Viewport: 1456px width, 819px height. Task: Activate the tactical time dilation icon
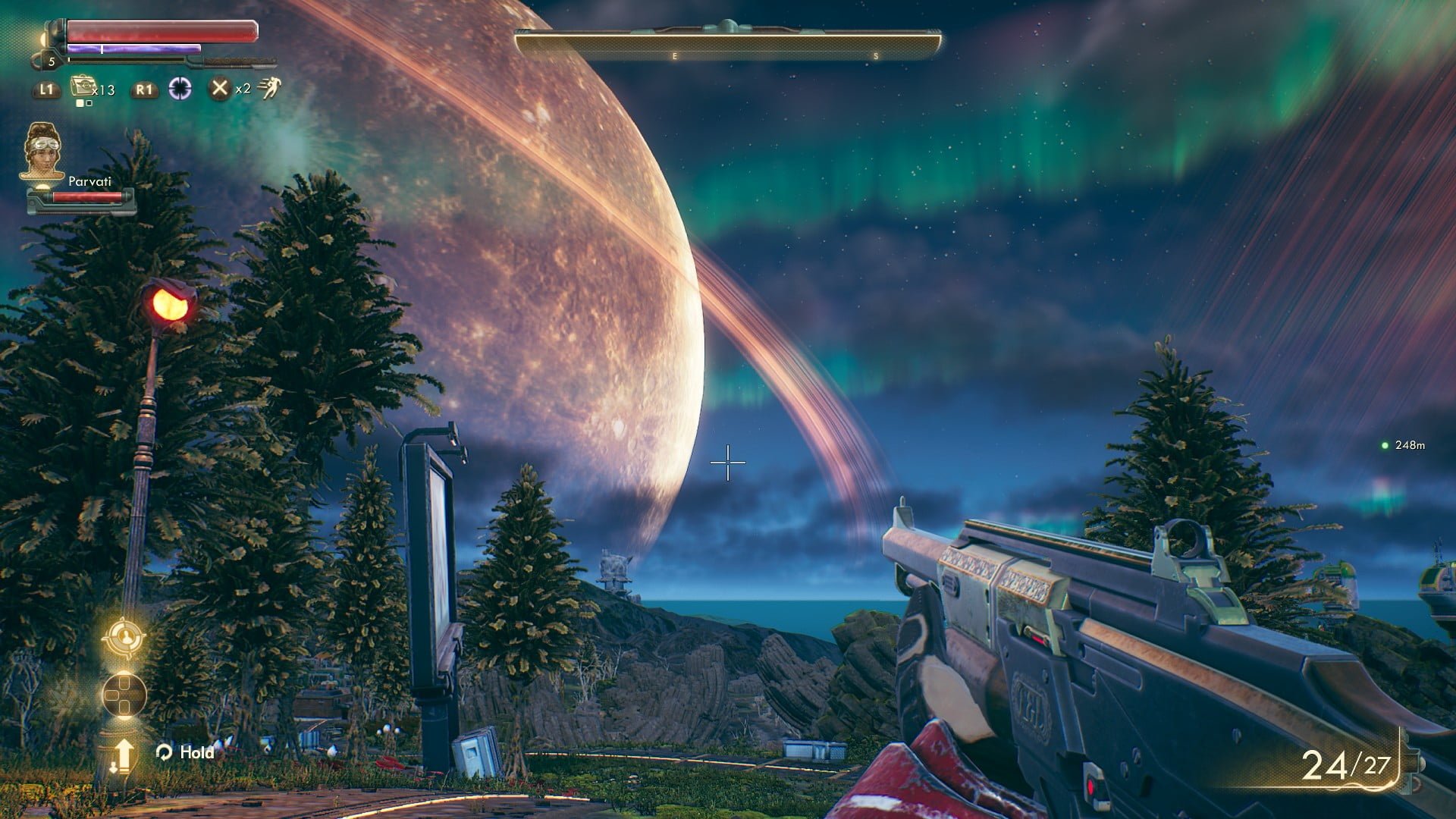pos(180,88)
